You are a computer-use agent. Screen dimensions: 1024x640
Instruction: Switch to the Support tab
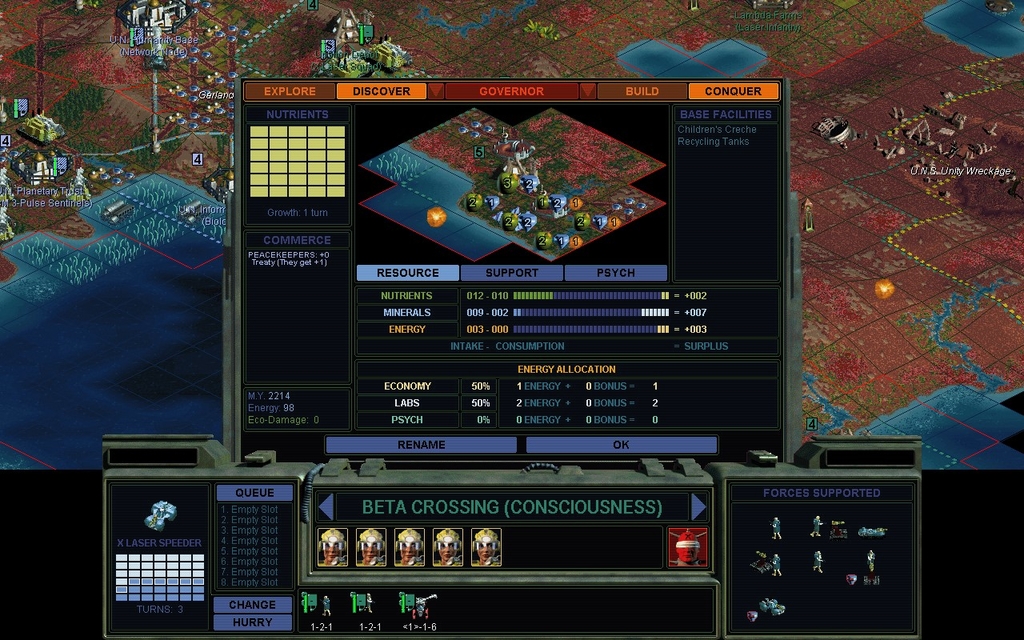512,273
